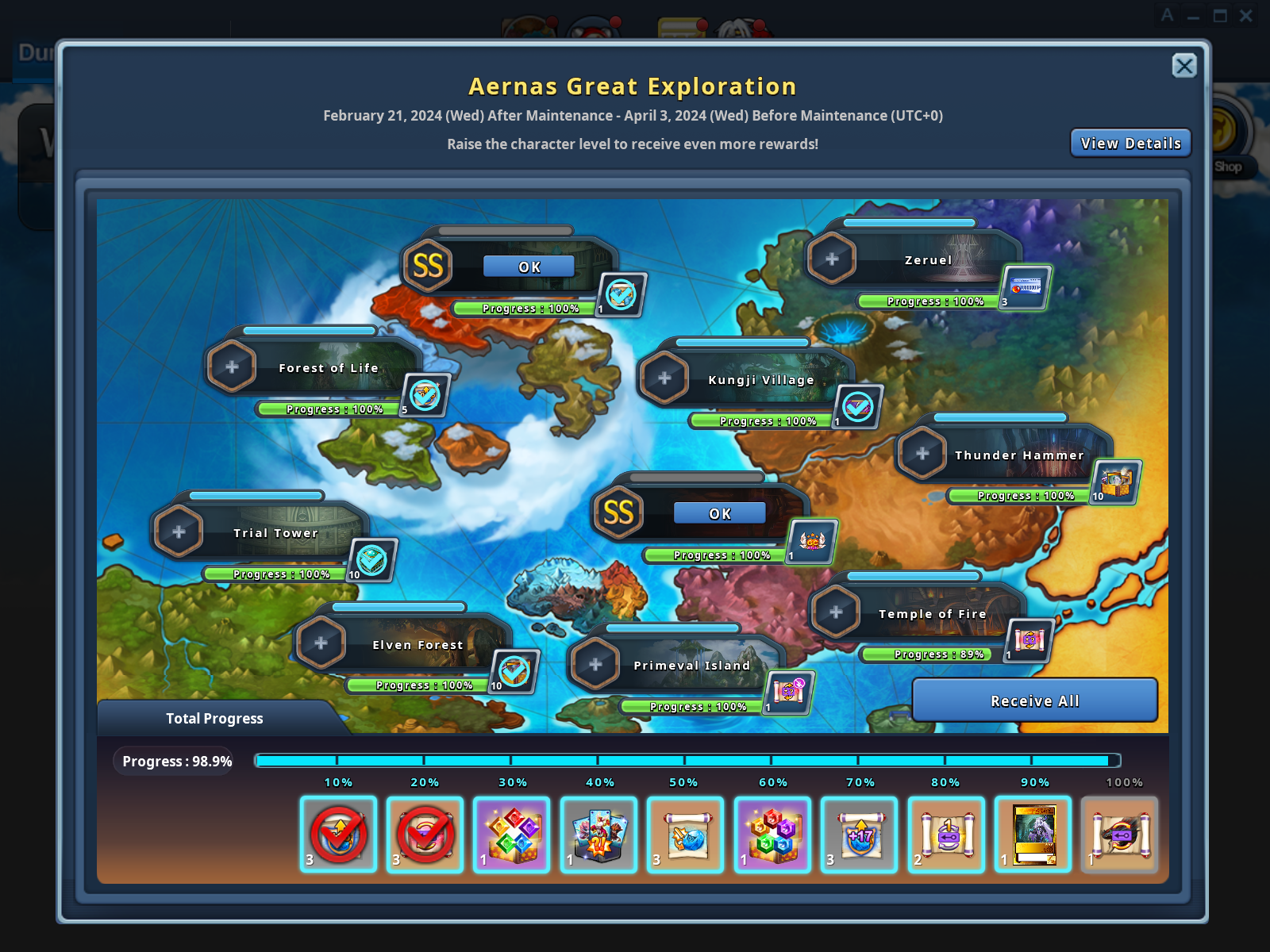Select the +17 shield scroll at 70% milestone
The image size is (1270, 952).
click(859, 834)
